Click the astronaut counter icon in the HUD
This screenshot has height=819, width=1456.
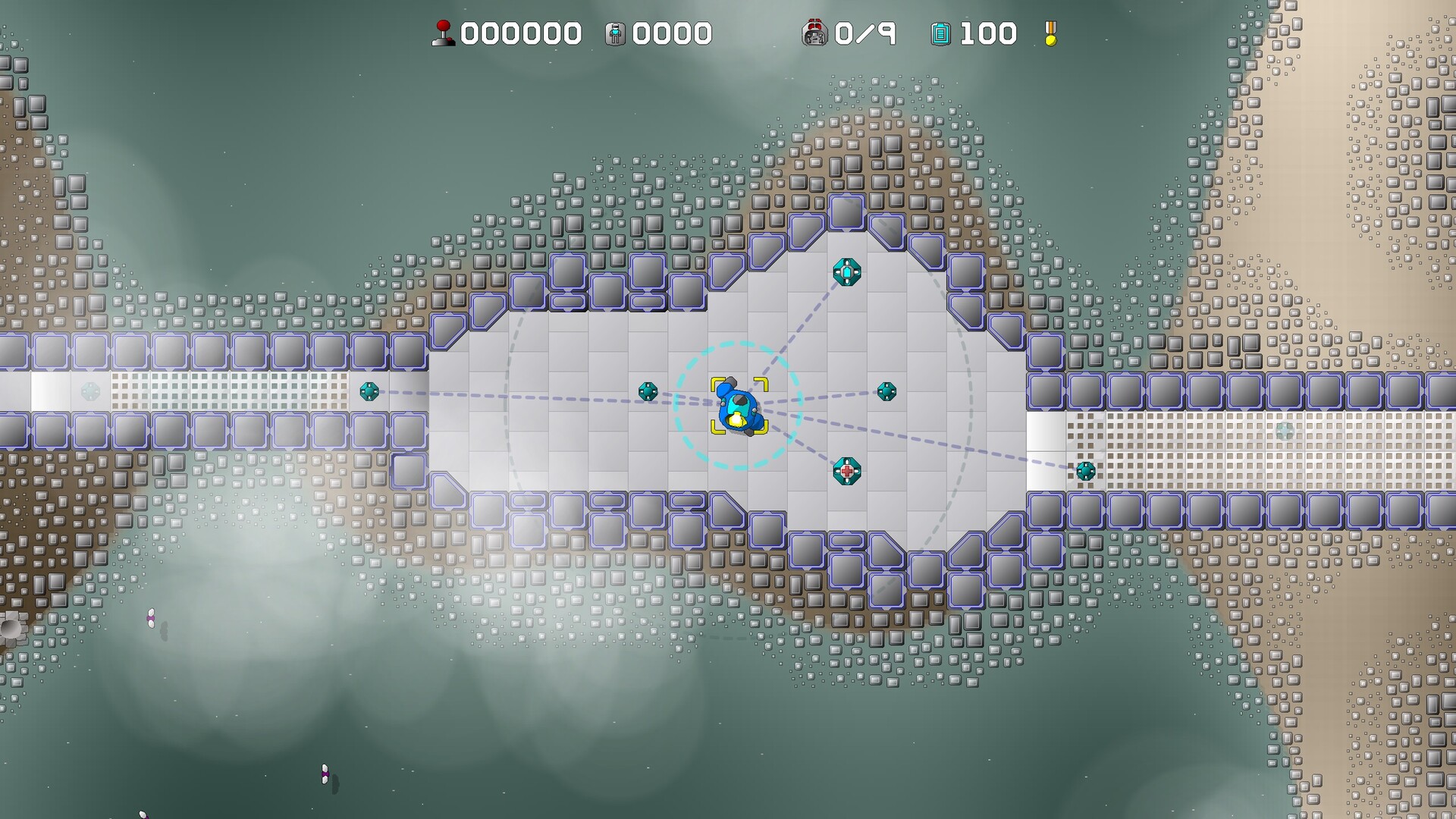617,32
